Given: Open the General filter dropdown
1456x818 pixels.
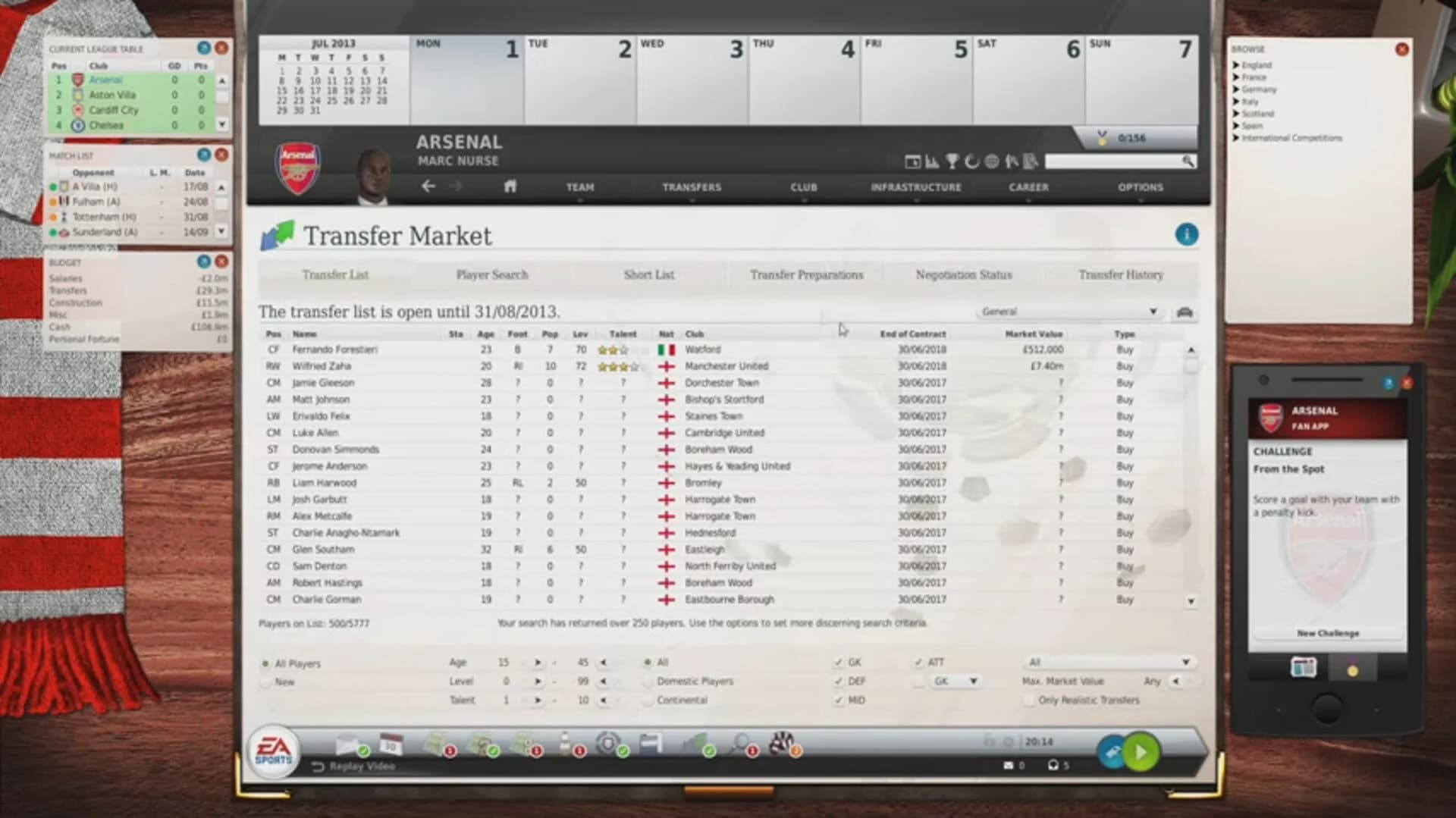Looking at the screenshot, I should 1068,312.
